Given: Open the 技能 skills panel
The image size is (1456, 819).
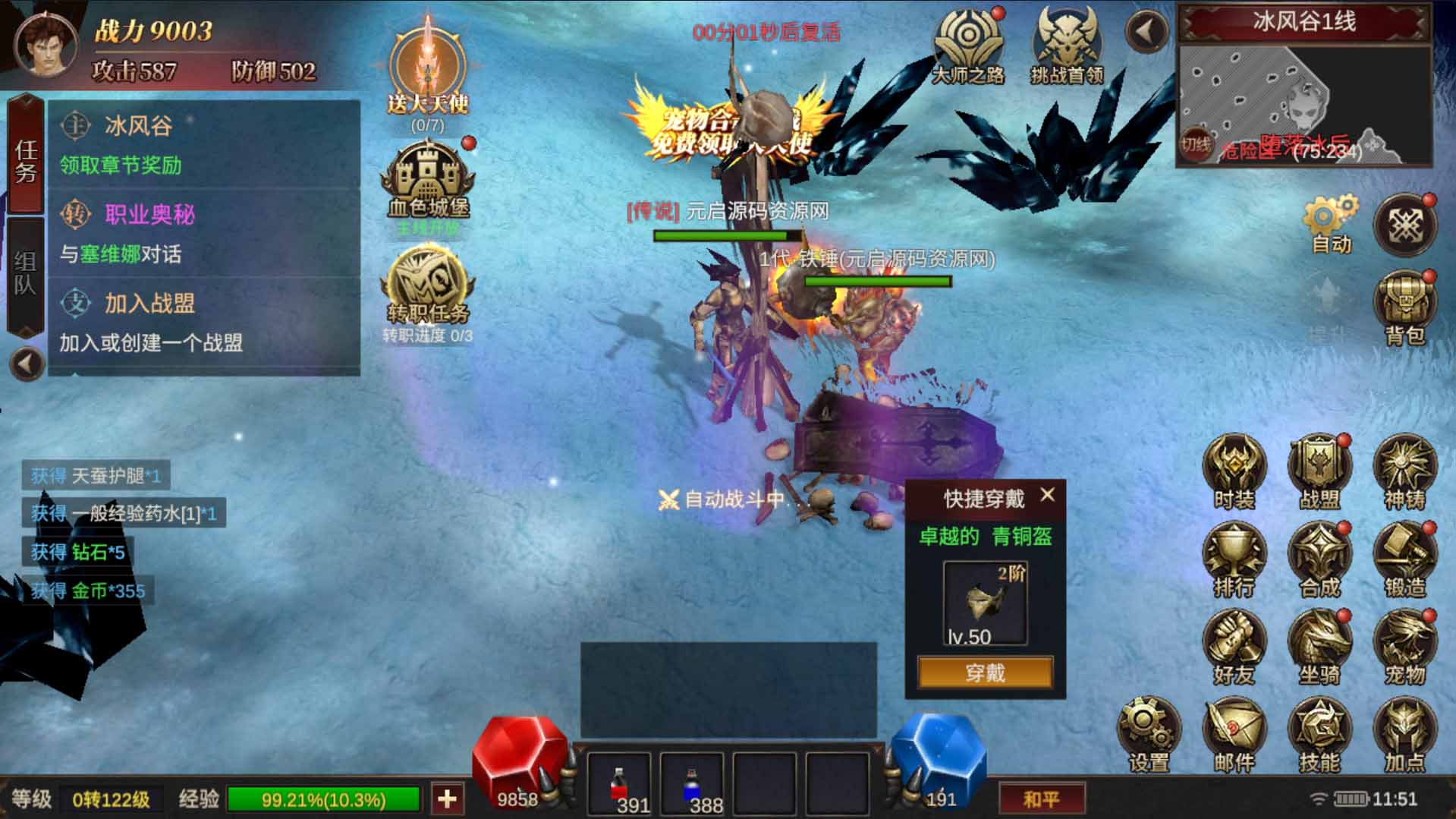Looking at the screenshot, I should point(1319,734).
